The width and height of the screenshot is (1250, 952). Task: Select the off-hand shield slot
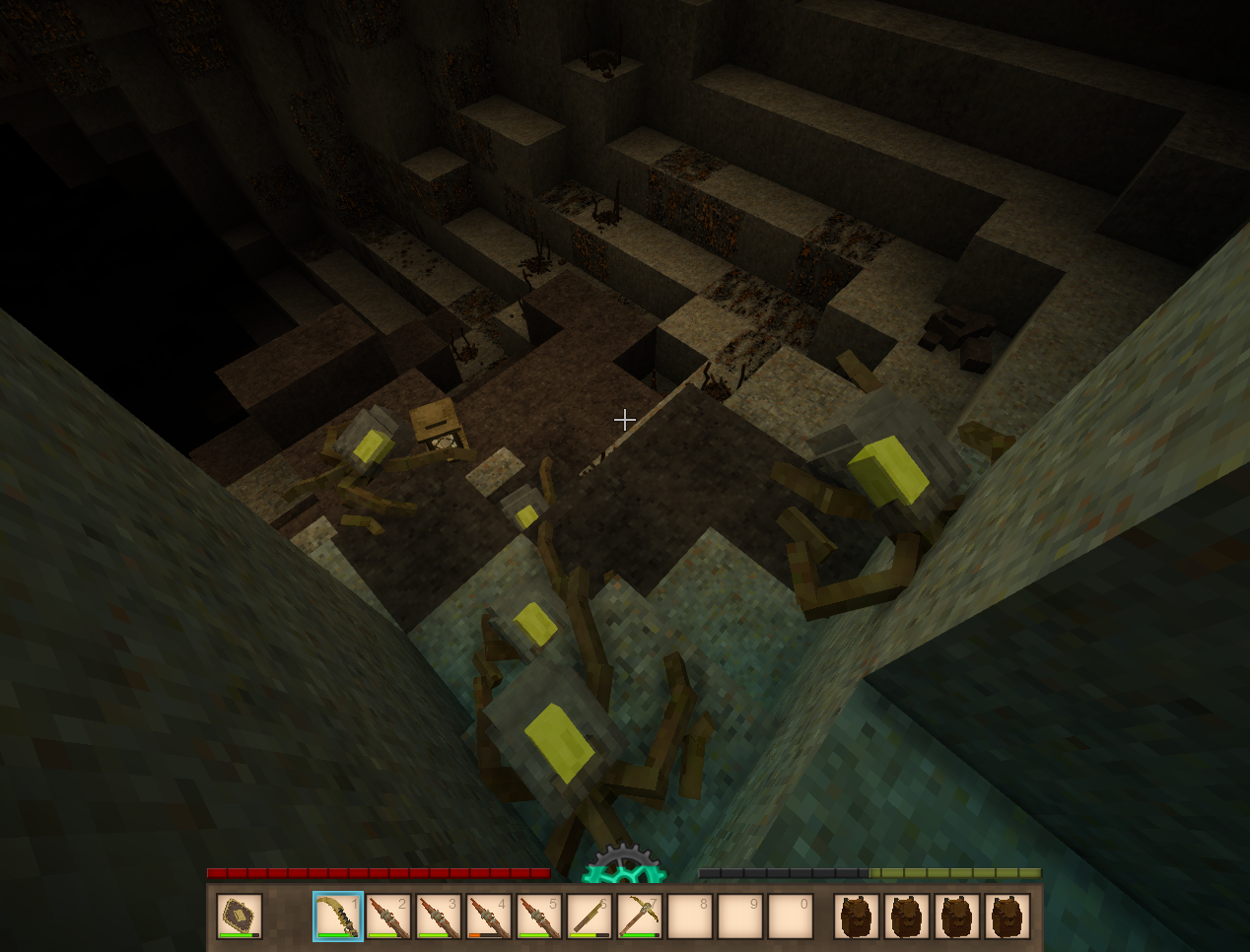[240, 917]
